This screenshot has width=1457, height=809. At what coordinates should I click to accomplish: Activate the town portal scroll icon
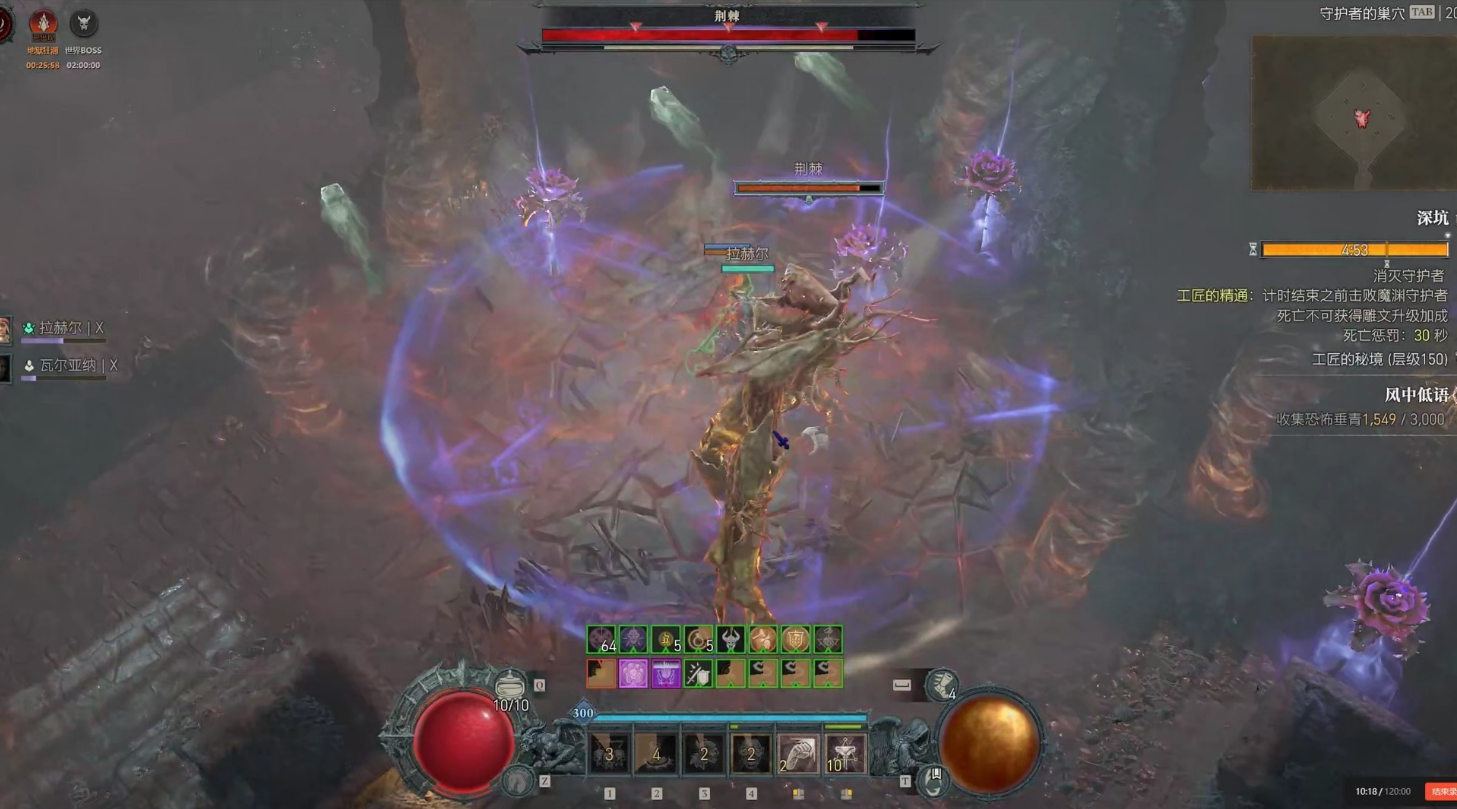coord(934,778)
